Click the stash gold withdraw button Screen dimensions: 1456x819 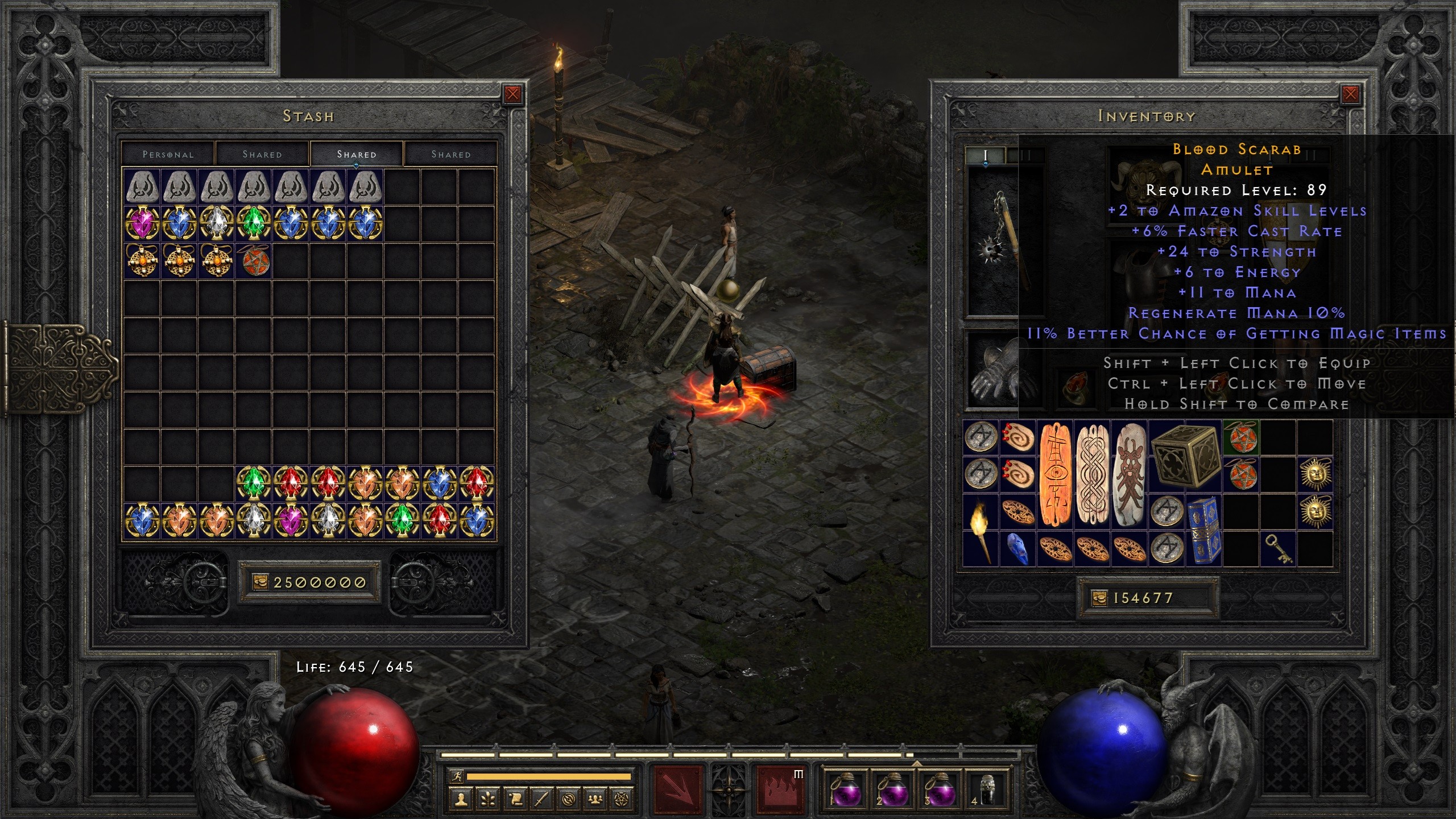click(x=260, y=582)
